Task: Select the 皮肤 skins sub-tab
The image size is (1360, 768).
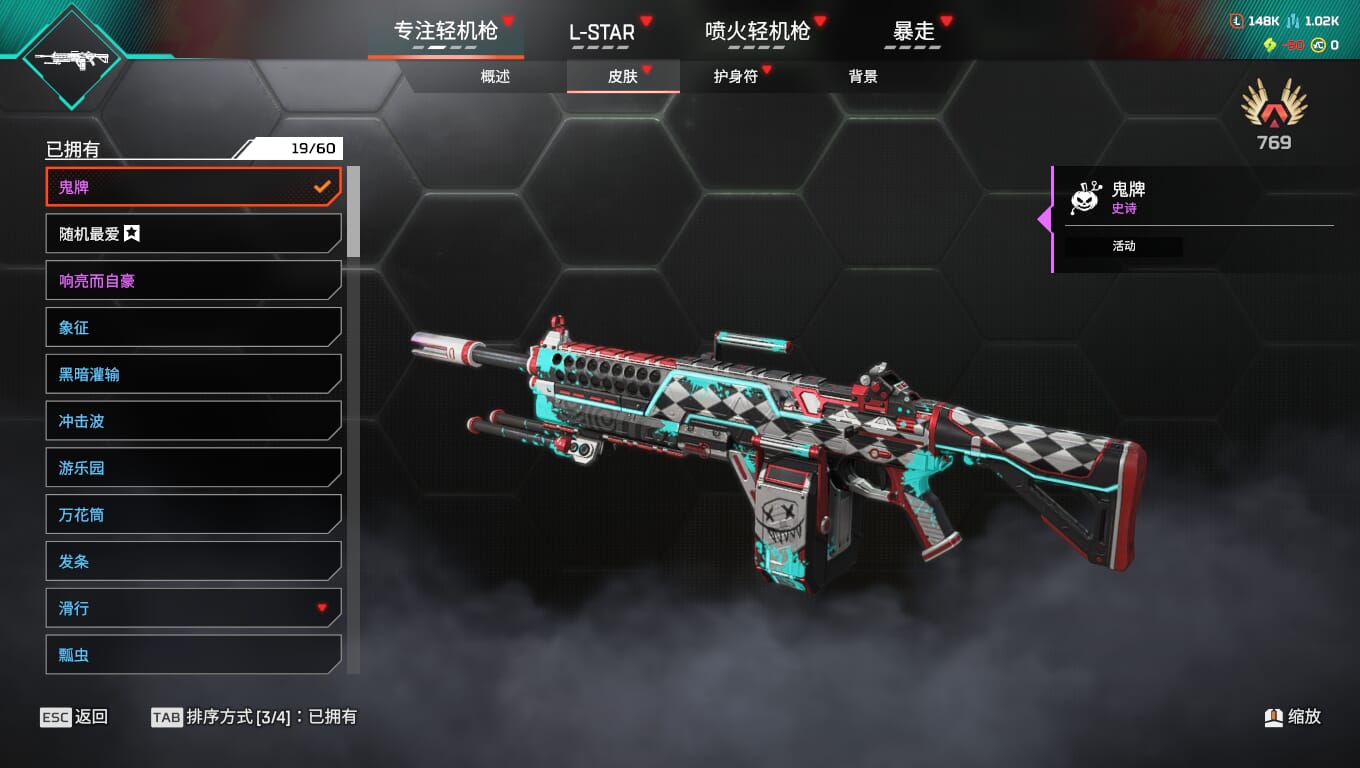Action: [x=623, y=77]
